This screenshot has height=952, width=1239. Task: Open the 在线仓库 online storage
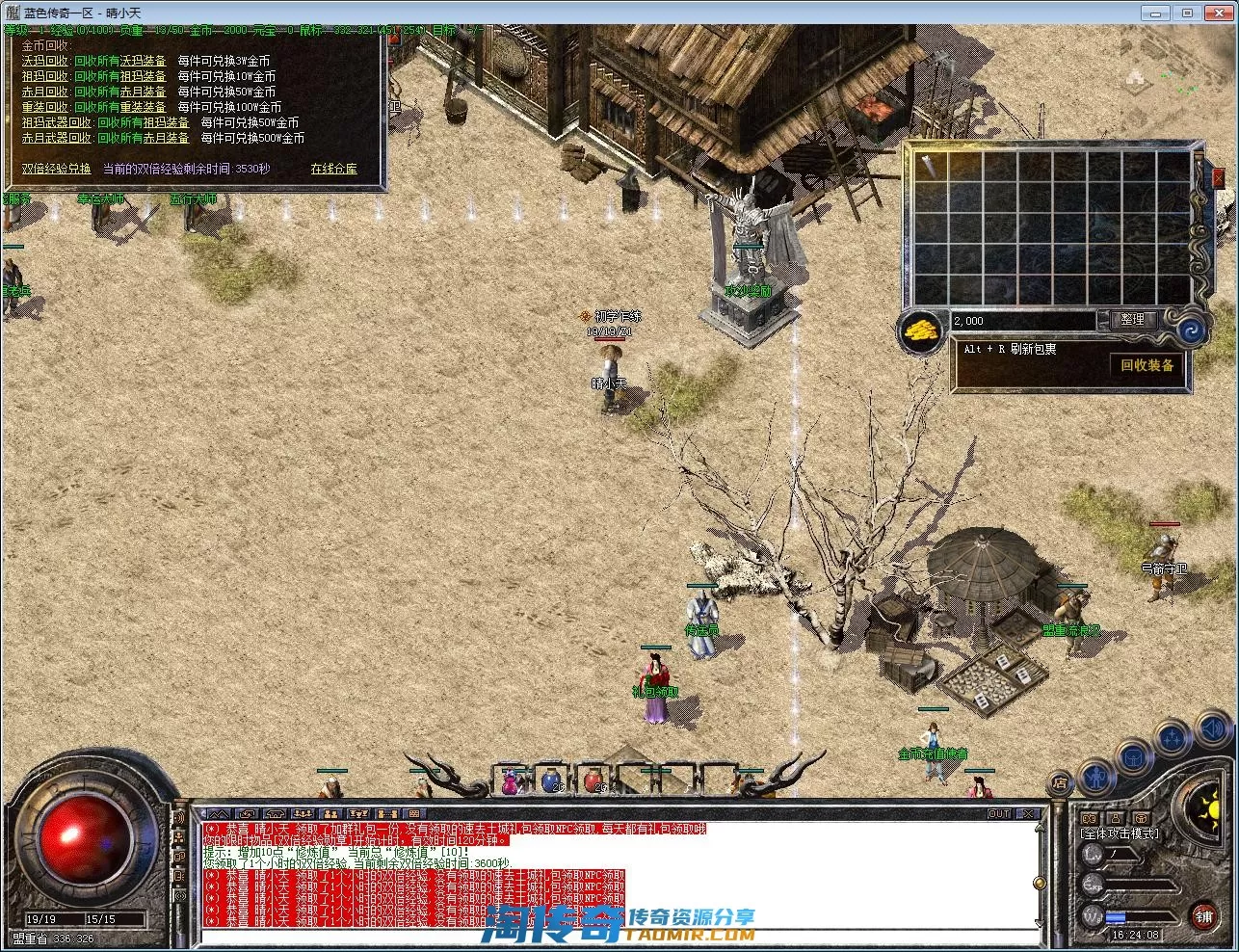[x=333, y=169]
